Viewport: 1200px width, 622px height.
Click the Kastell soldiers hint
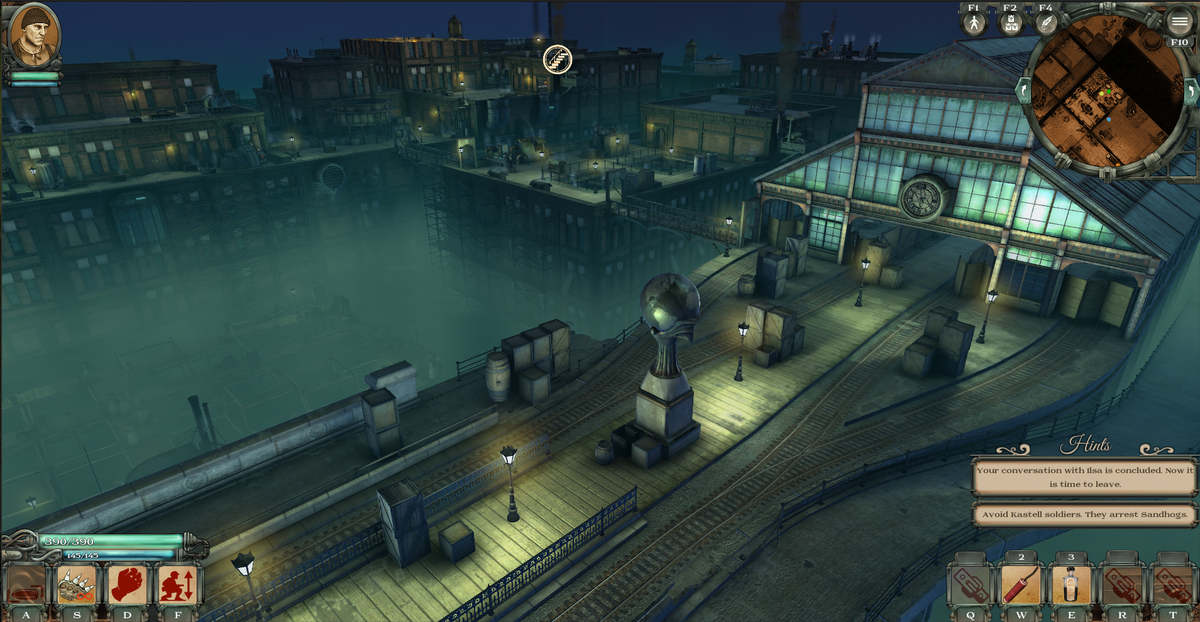(x=1084, y=515)
